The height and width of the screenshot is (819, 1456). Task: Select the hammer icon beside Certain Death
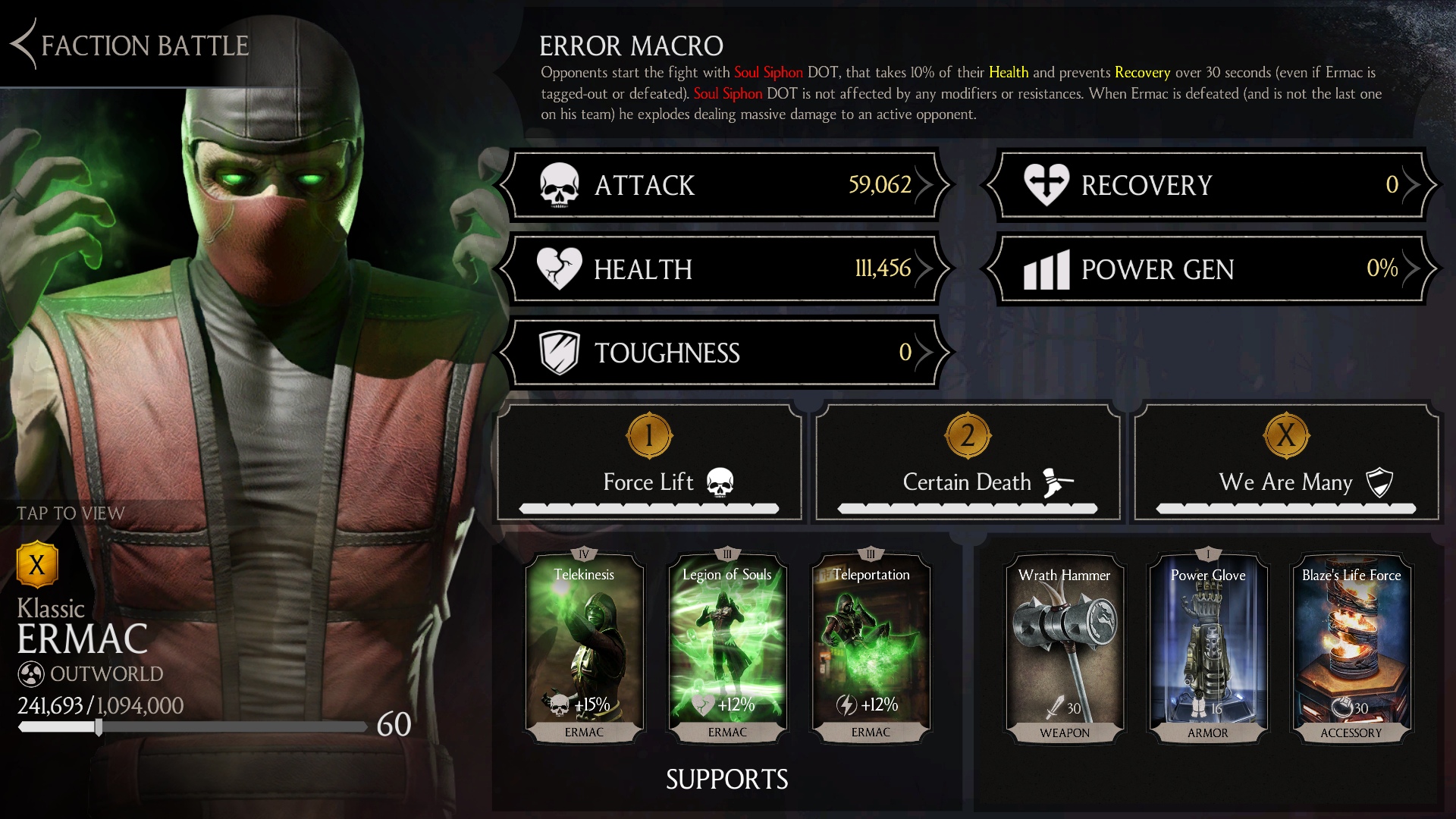click(x=1057, y=481)
